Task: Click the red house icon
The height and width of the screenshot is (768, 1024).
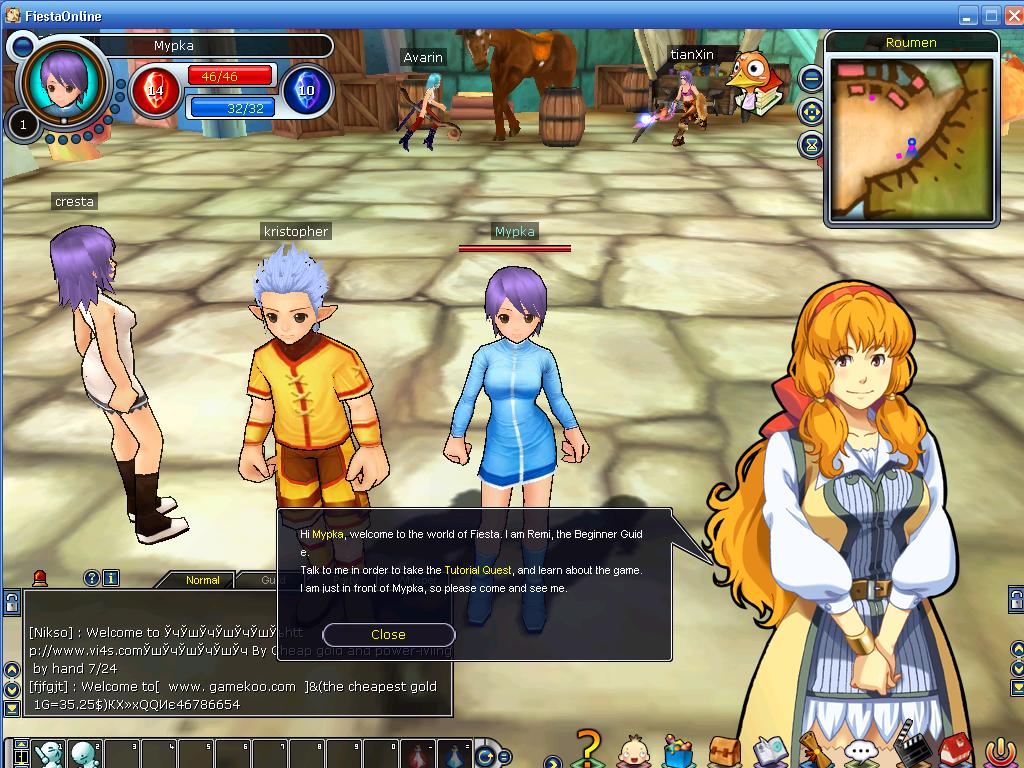Action: [x=953, y=750]
